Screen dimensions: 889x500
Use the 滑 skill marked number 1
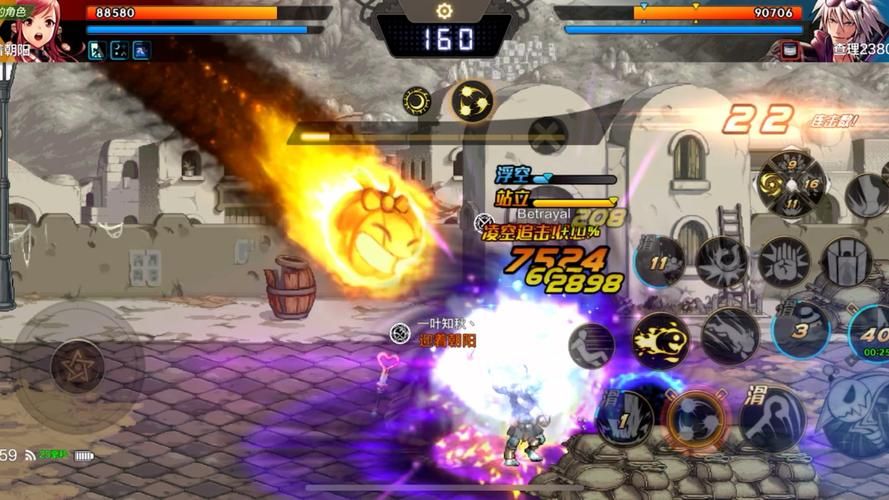coord(624,416)
